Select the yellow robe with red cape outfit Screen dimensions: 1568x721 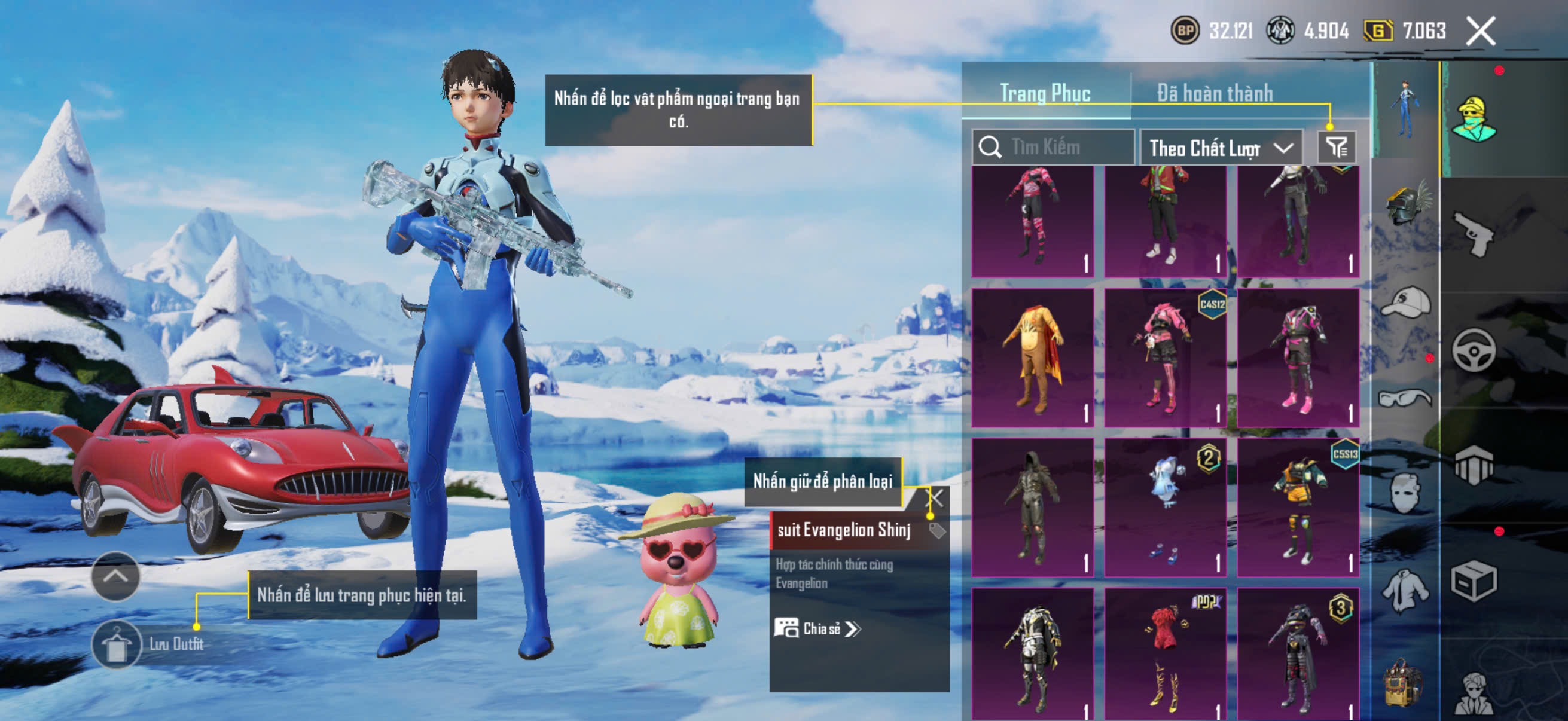coord(1032,358)
